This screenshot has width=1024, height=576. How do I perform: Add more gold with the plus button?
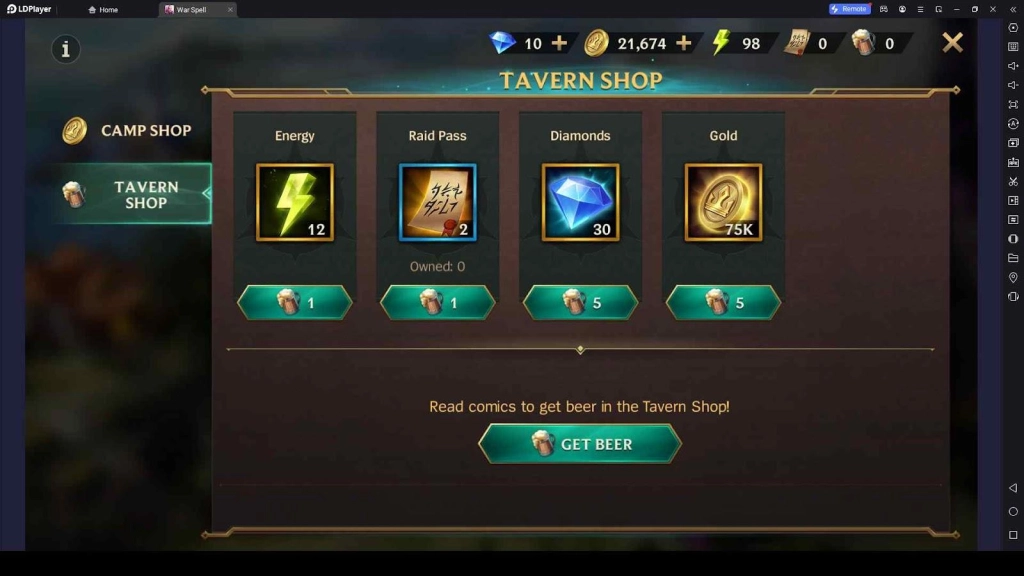click(x=684, y=43)
